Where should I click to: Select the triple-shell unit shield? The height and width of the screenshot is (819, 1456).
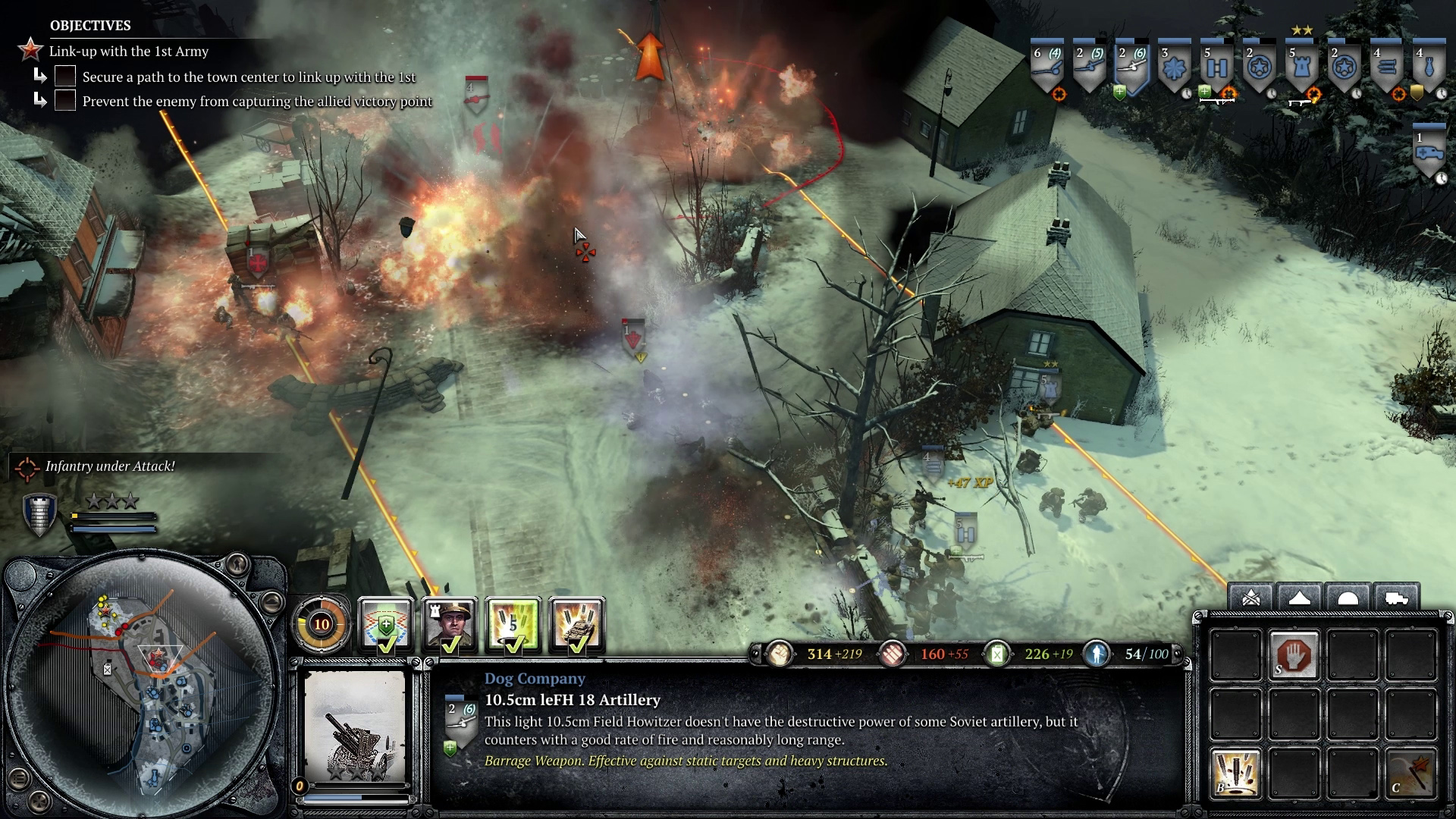[1386, 68]
